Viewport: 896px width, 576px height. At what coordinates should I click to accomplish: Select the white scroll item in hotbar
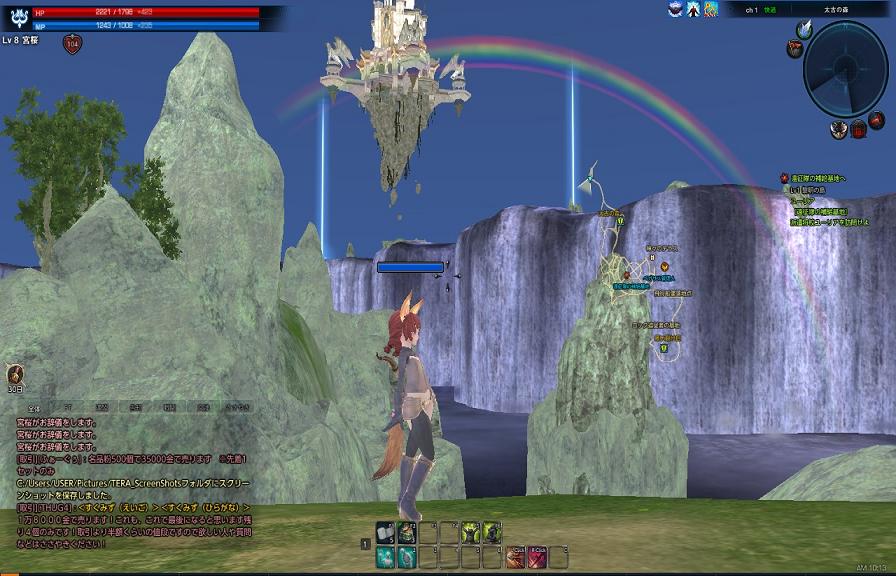(385, 532)
